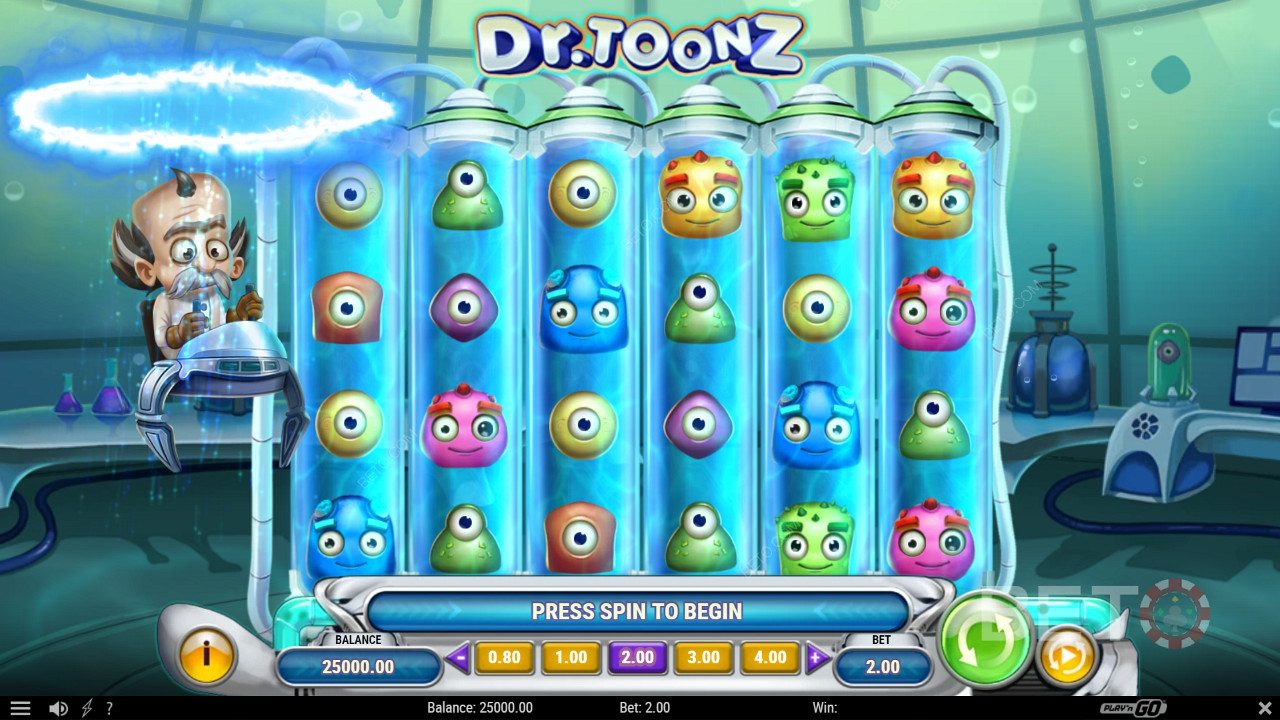1280x720 pixels.
Task: Select the 1.00 bet value
Action: tap(570, 657)
